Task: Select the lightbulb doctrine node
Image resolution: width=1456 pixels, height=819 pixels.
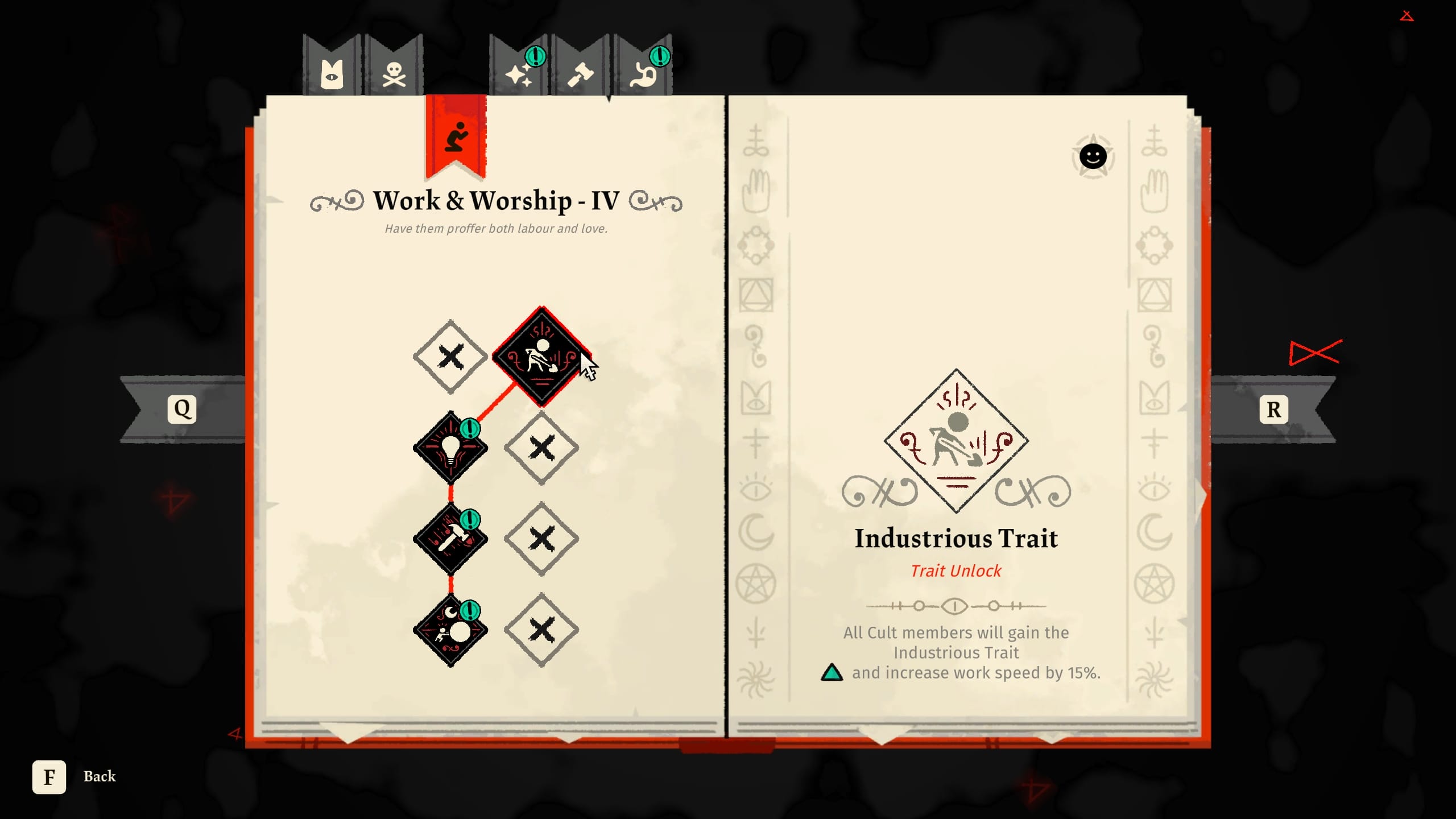Action: 449,446
